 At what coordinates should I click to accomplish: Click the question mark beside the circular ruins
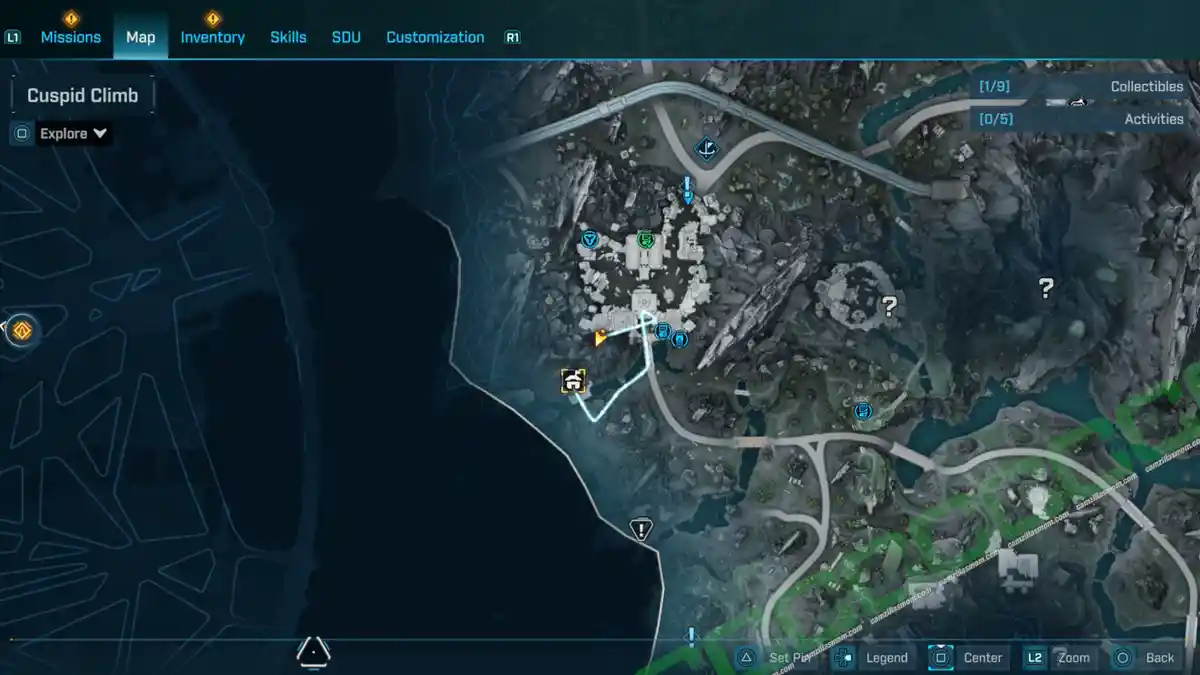pos(887,306)
